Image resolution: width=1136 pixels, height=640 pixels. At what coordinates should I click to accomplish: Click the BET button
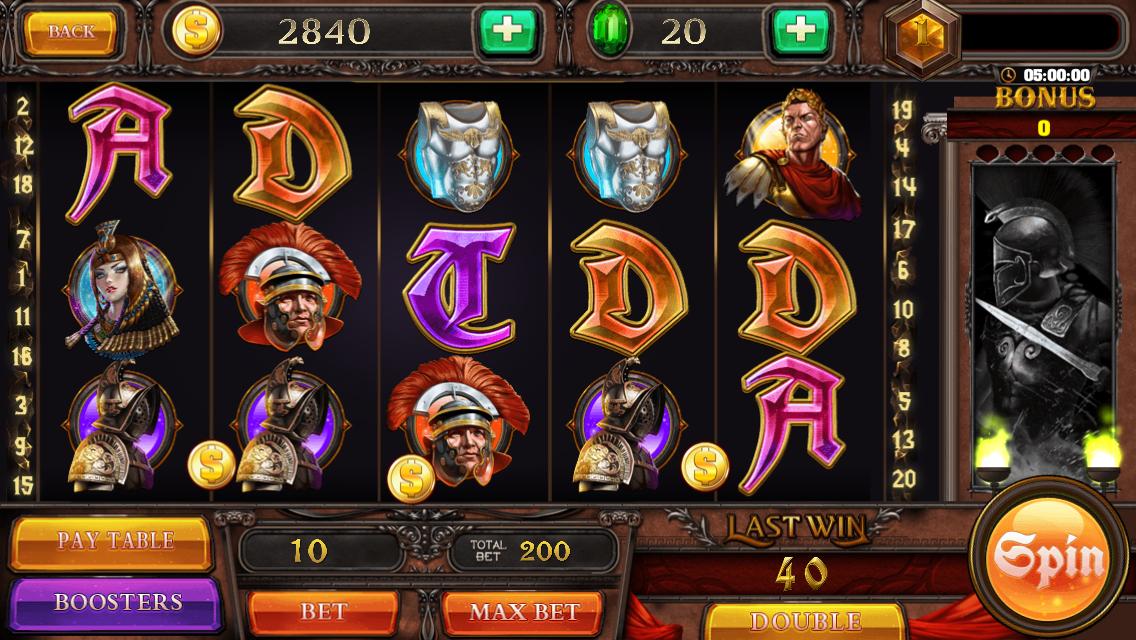pyautogui.click(x=323, y=610)
